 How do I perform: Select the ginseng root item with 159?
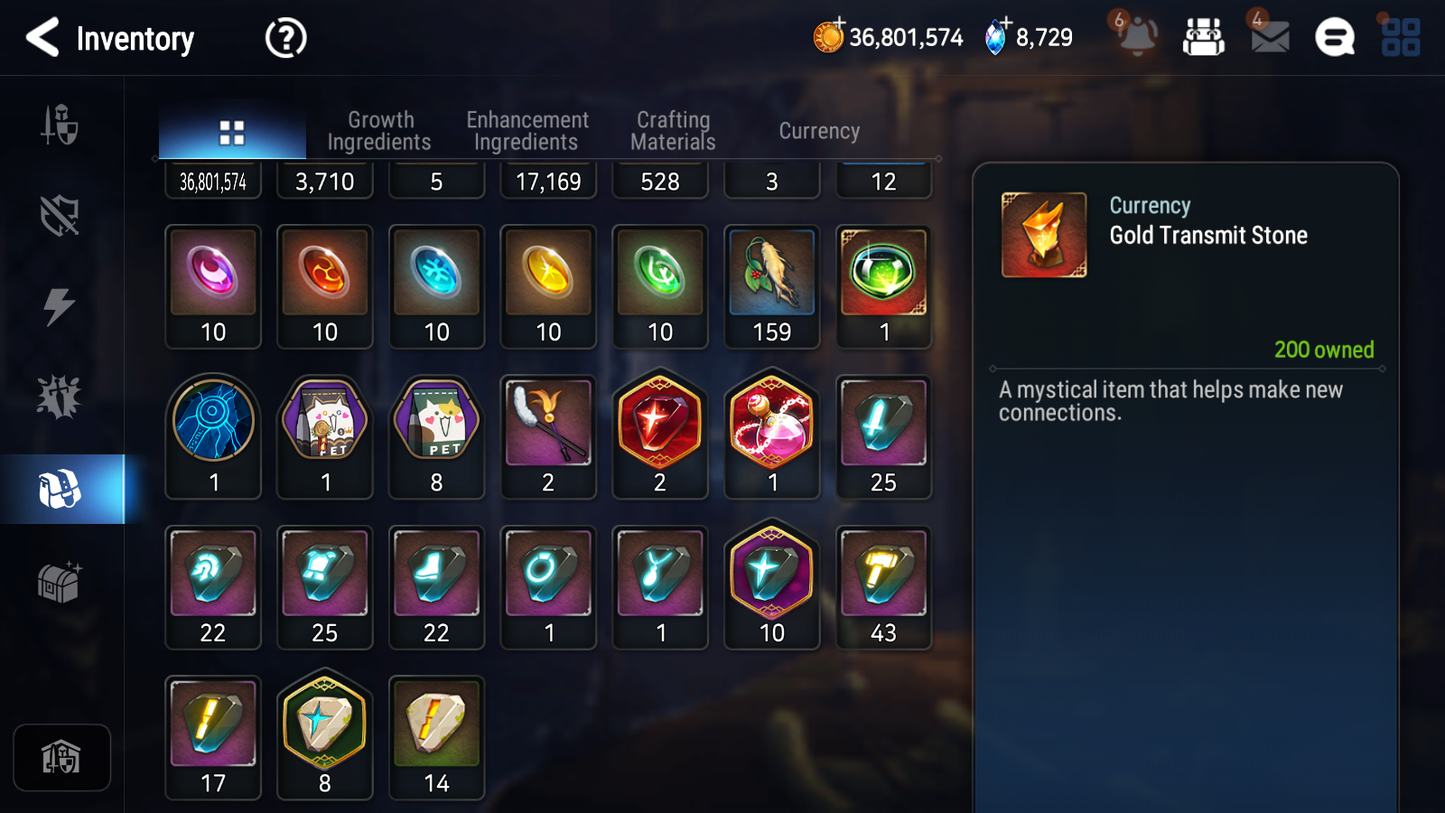[x=771, y=286]
